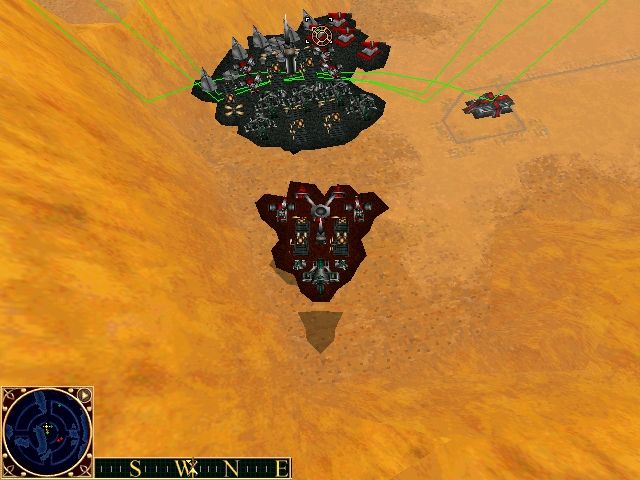Click the circular radar minimap
The width and height of the screenshot is (640, 480).
point(45,432)
